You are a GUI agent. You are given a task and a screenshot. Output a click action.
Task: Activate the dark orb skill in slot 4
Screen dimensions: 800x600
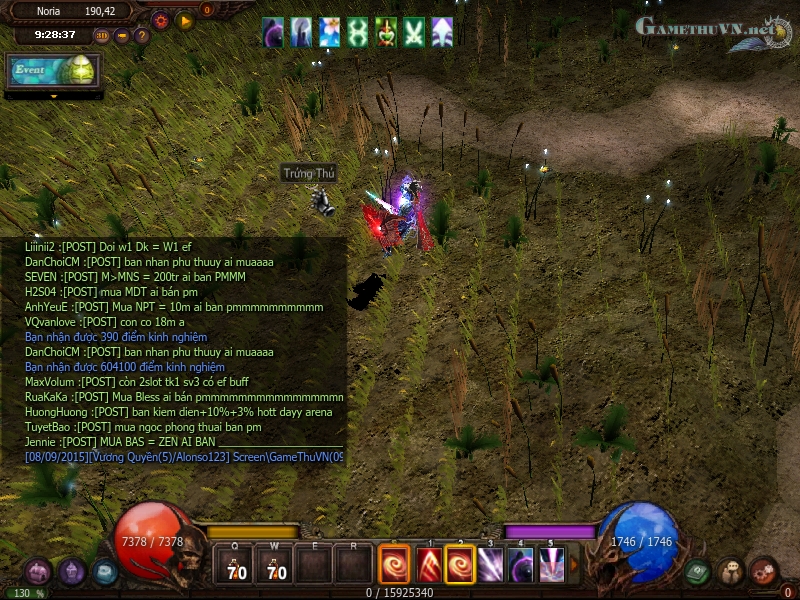coord(521,566)
